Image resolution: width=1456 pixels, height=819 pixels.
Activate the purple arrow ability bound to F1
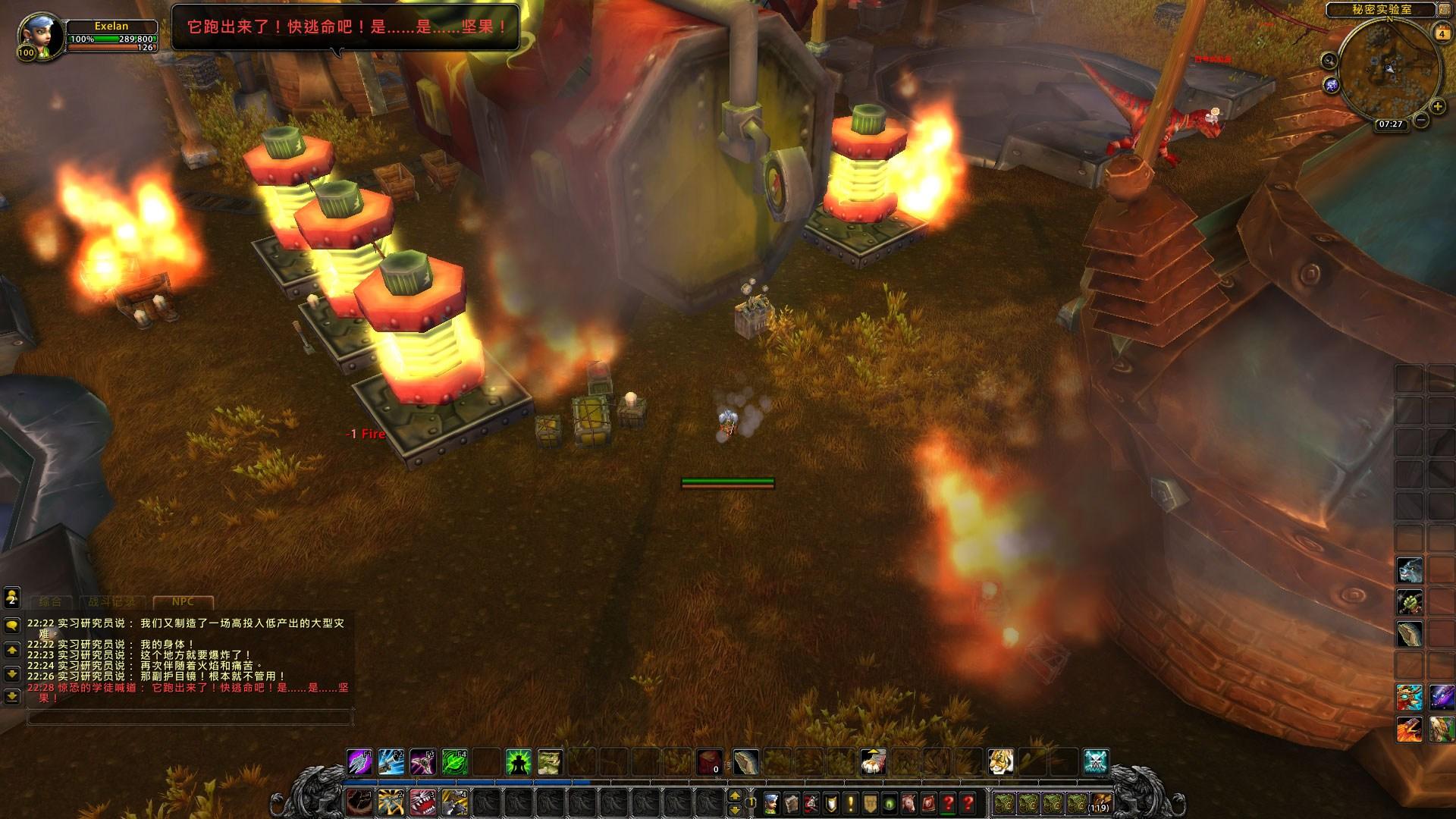click(359, 761)
